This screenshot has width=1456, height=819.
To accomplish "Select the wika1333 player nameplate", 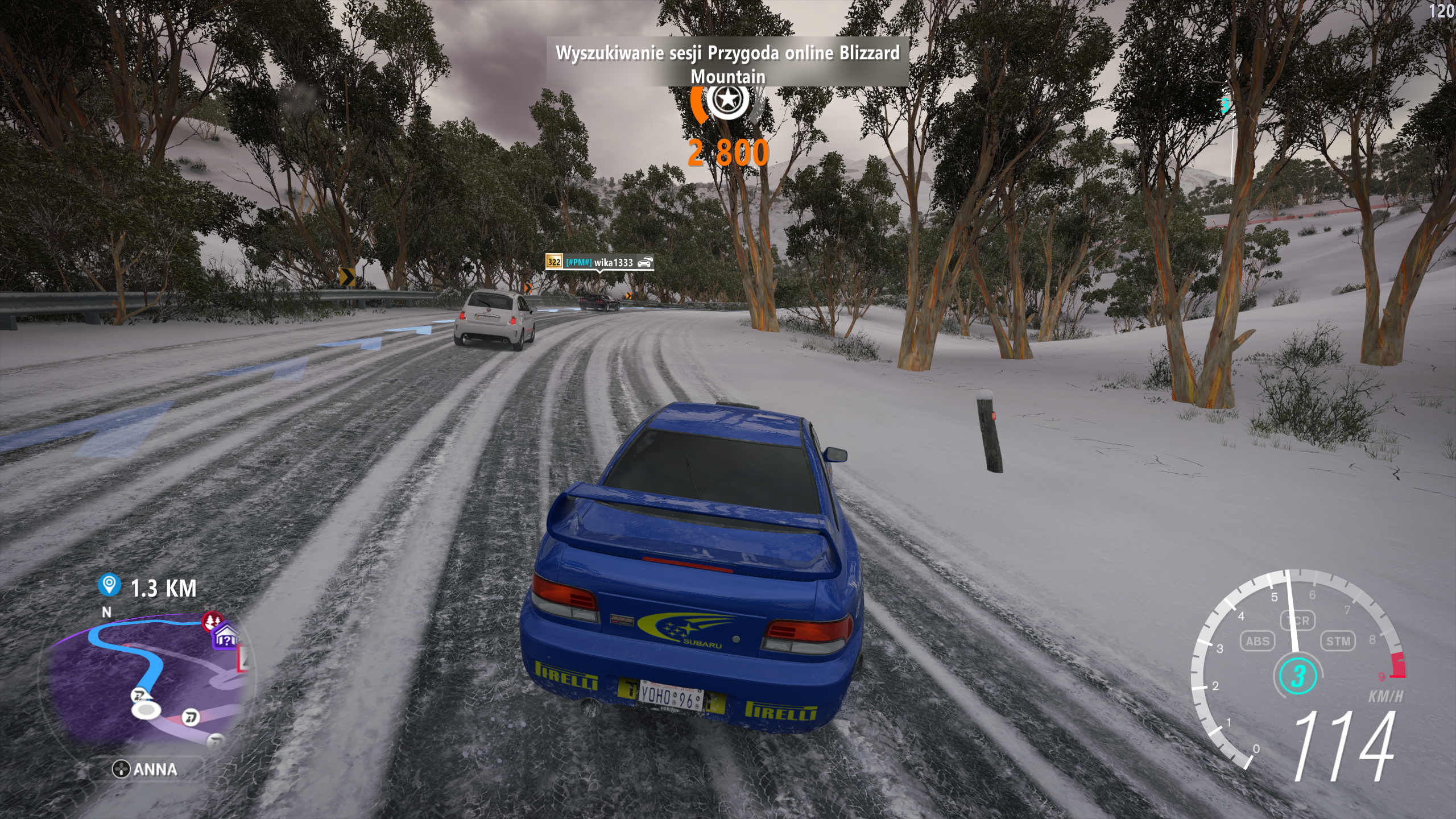I will click(599, 262).
